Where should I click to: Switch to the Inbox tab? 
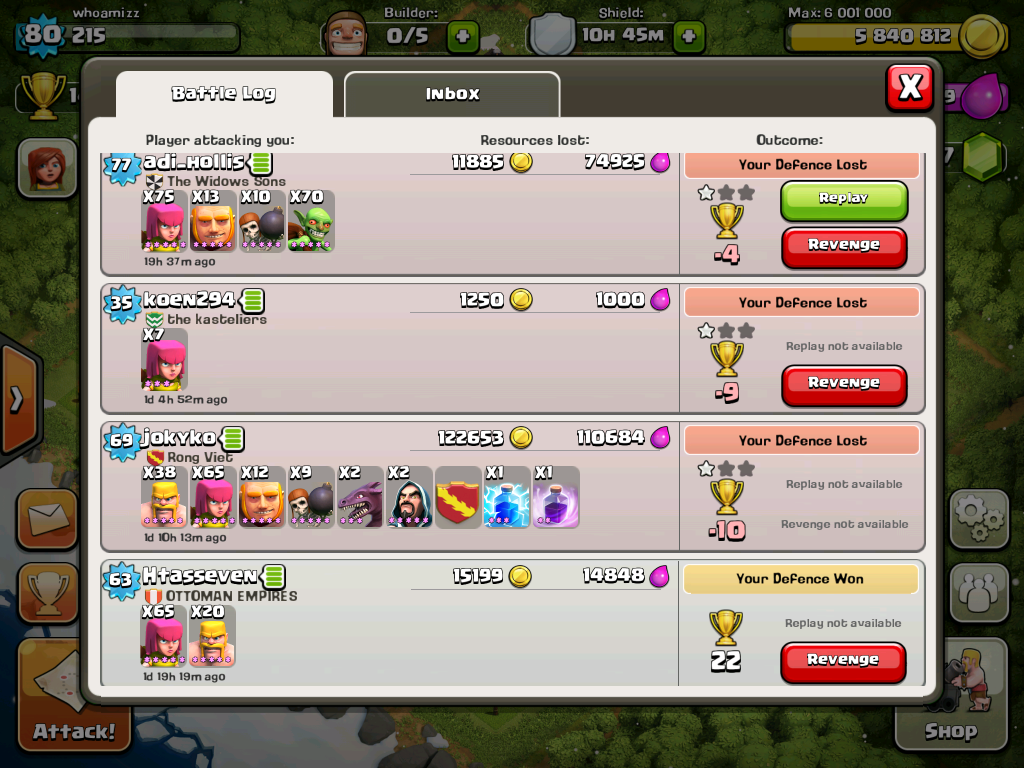452,94
